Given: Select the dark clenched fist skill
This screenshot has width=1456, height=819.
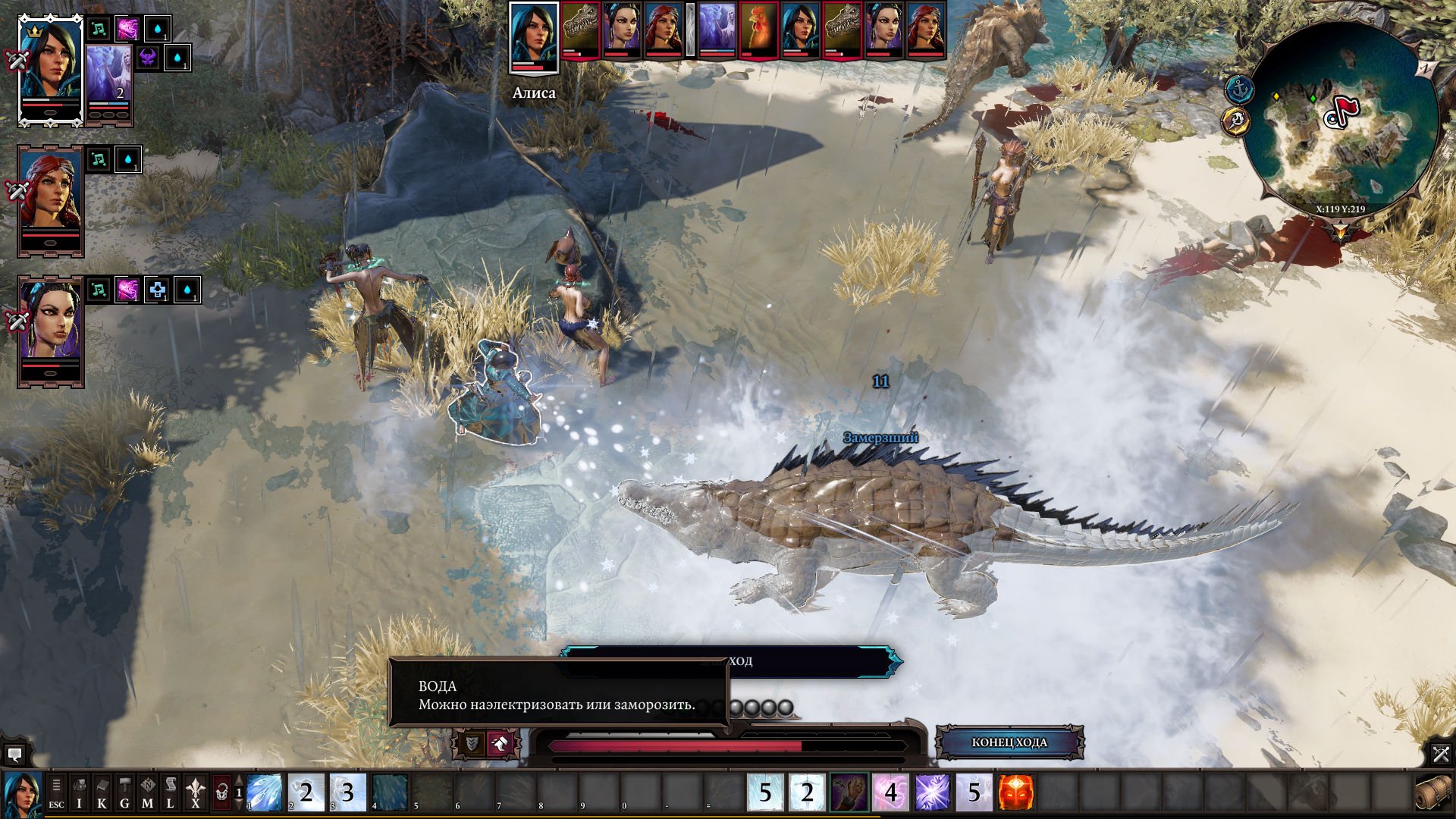Looking at the screenshot, I should point(849,792).
